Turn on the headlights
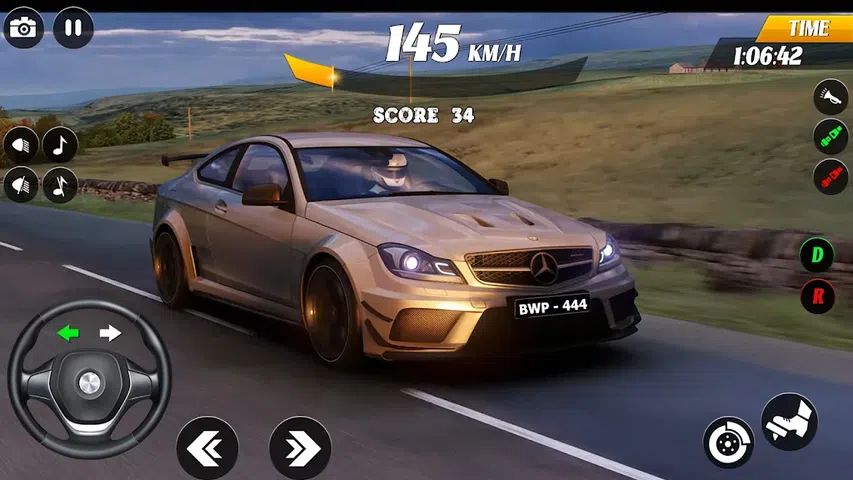Viewport: 853px width, 480px height. click(22, 146)
